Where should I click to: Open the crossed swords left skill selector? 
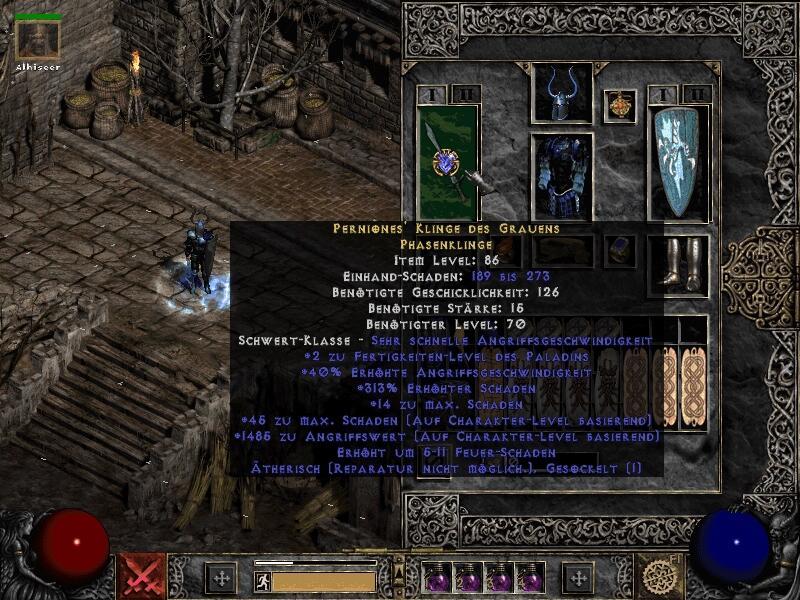140,577
